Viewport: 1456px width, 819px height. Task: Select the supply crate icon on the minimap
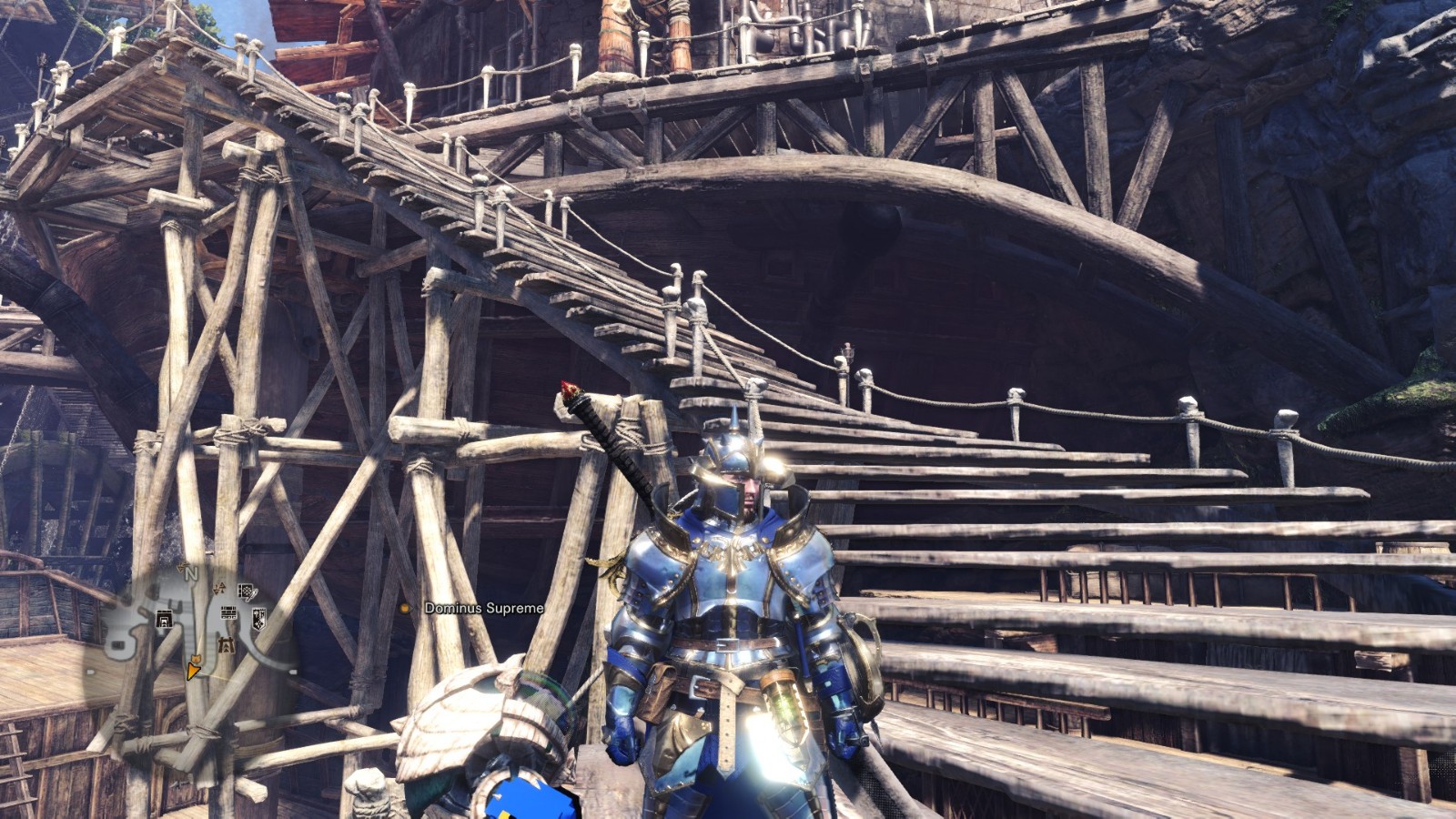coord(246,591)
